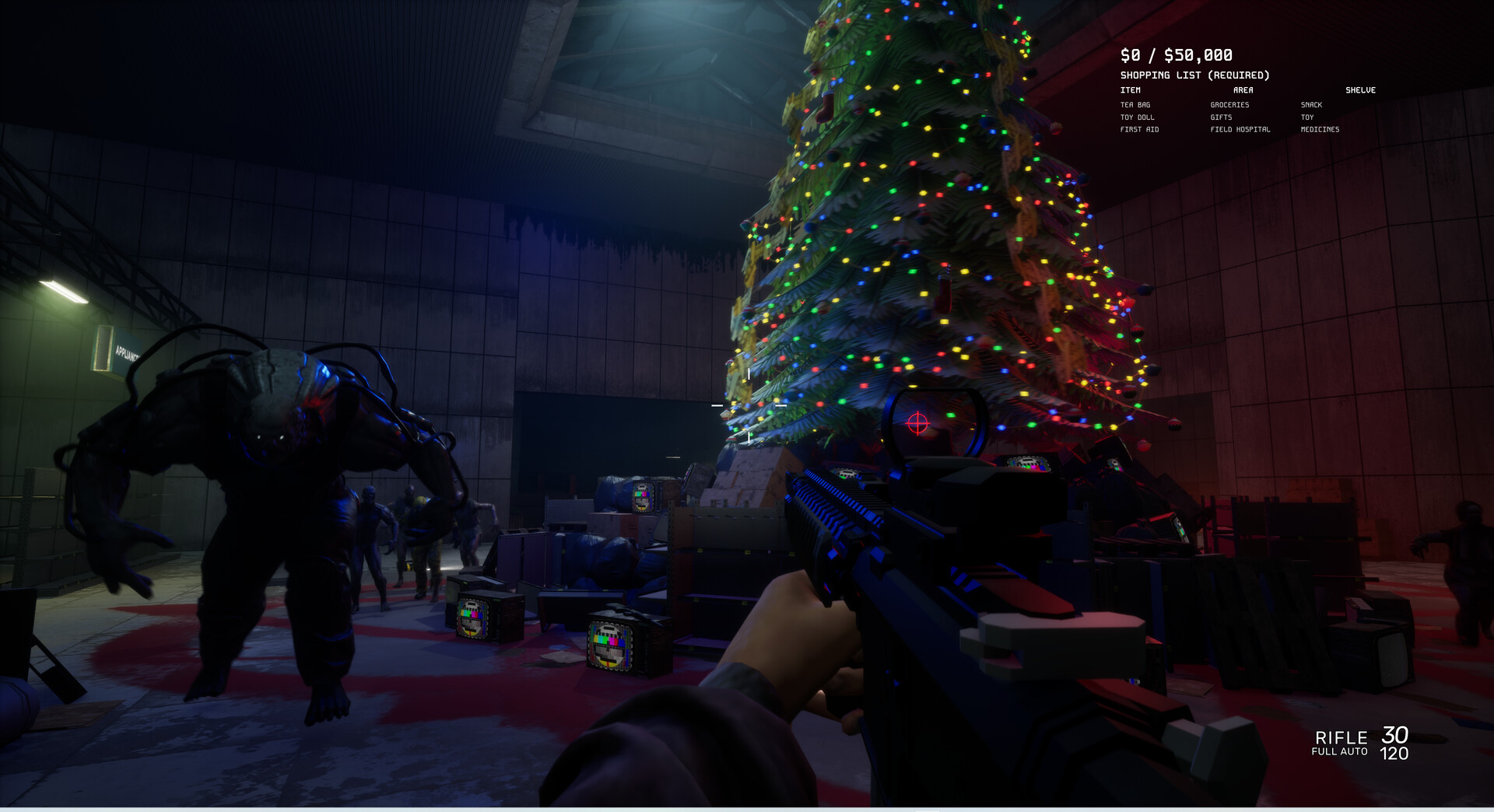Toggle the TEA BAG list entry
Viewport: 1494px width, 812px height.
click(x=1134, y=104)
